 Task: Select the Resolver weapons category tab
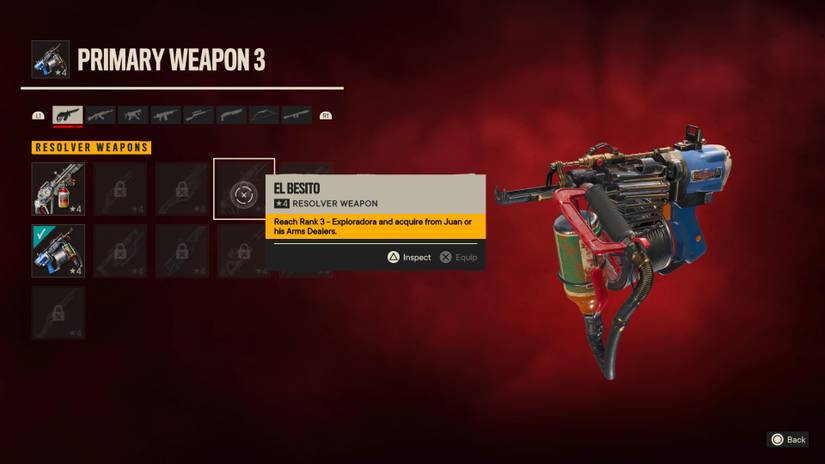67,116
